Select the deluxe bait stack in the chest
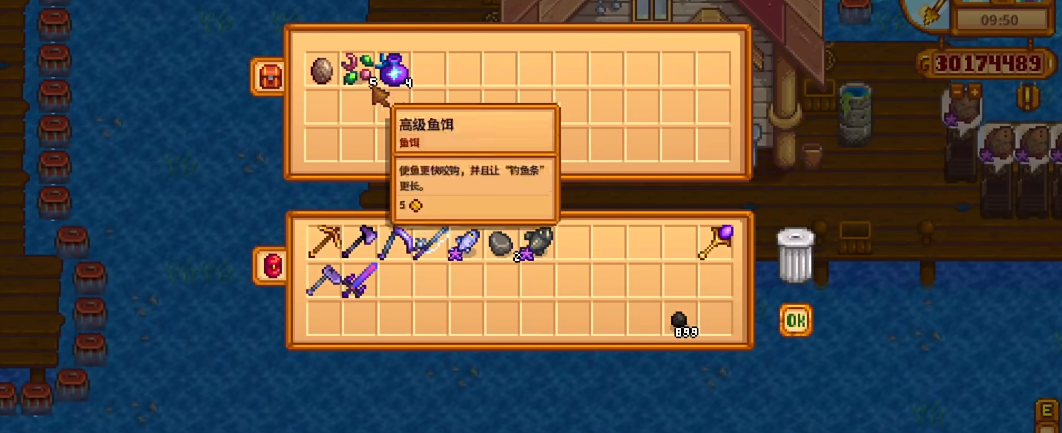The height and width of the screenshot is (433, 1062). point(357,70)
